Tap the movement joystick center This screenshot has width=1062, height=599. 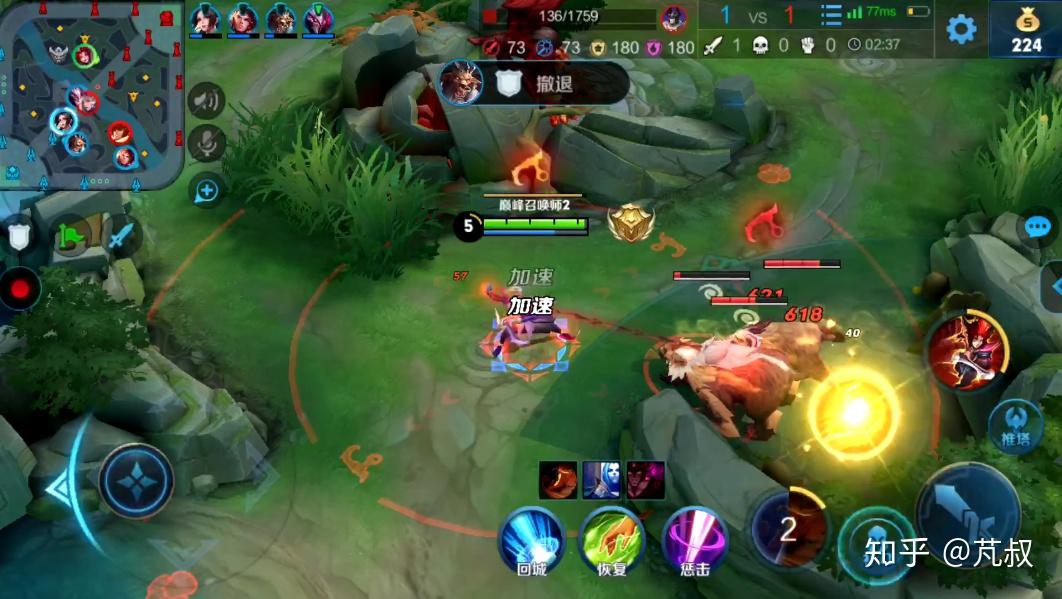(x=136, y=481)
